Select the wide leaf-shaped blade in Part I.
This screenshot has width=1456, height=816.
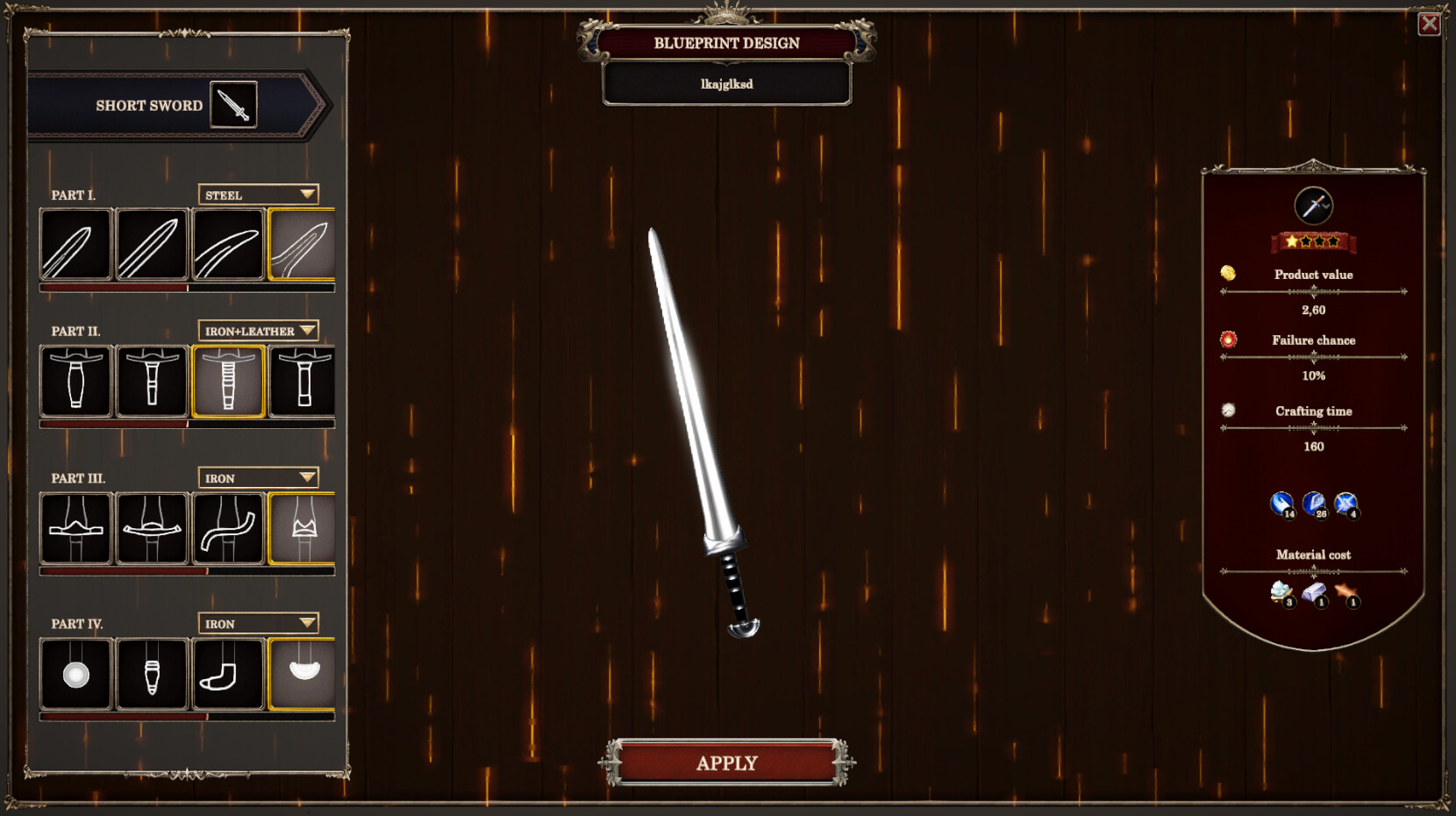click(302, 246)
